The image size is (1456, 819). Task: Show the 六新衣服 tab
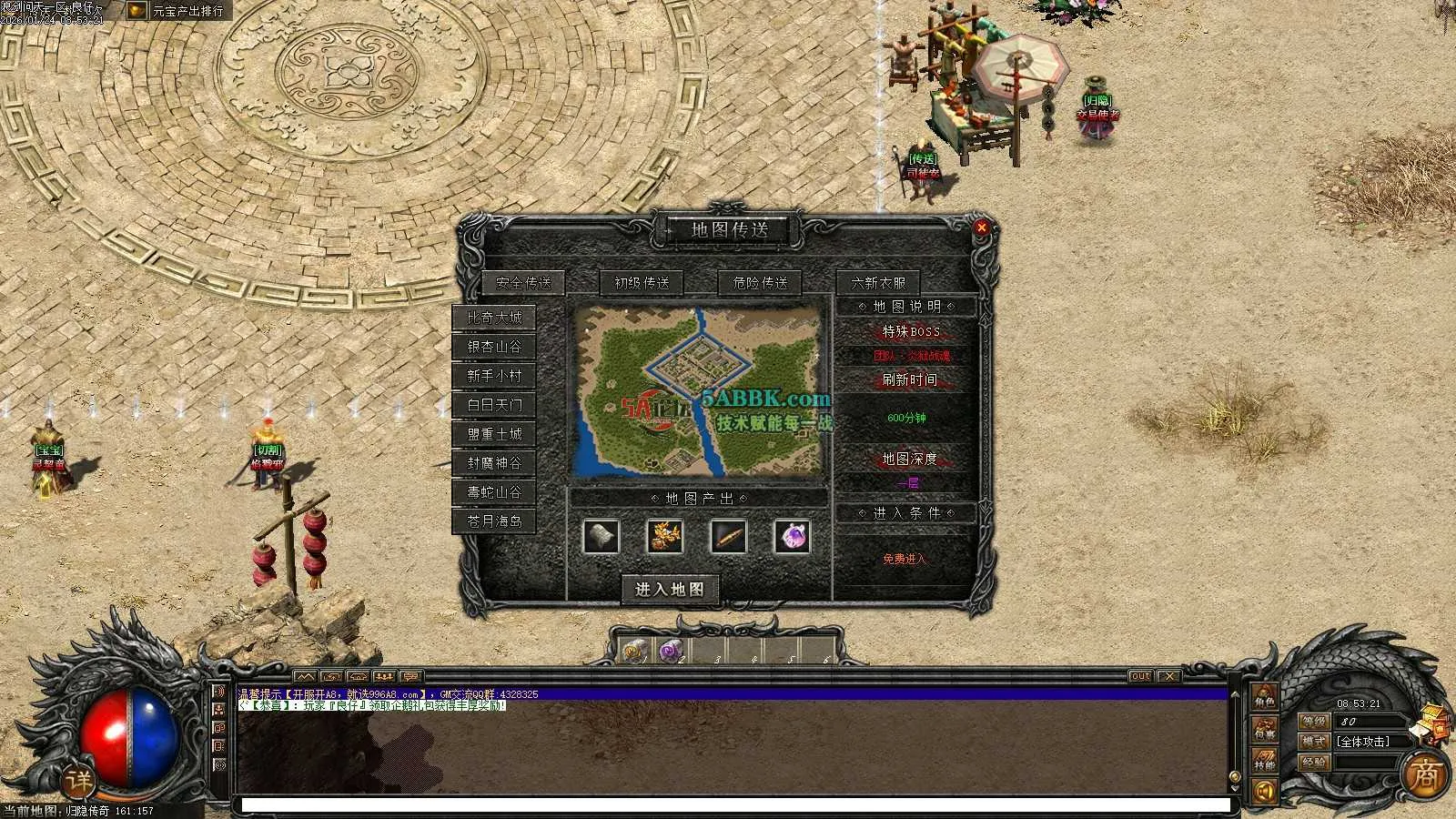tap(878, 283)
